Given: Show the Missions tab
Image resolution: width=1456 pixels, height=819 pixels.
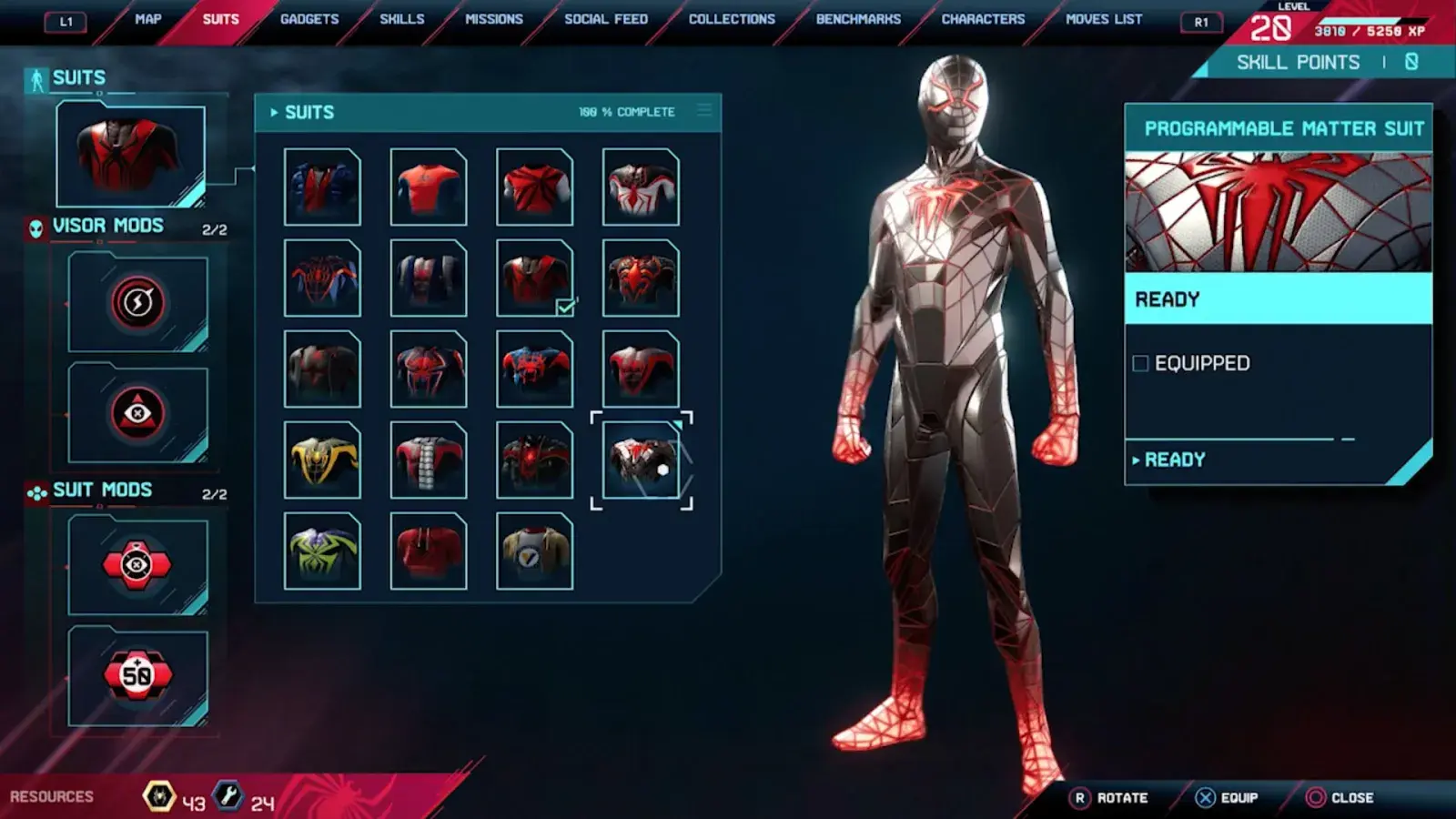Looking at the screenshot, I should point(494,19).
